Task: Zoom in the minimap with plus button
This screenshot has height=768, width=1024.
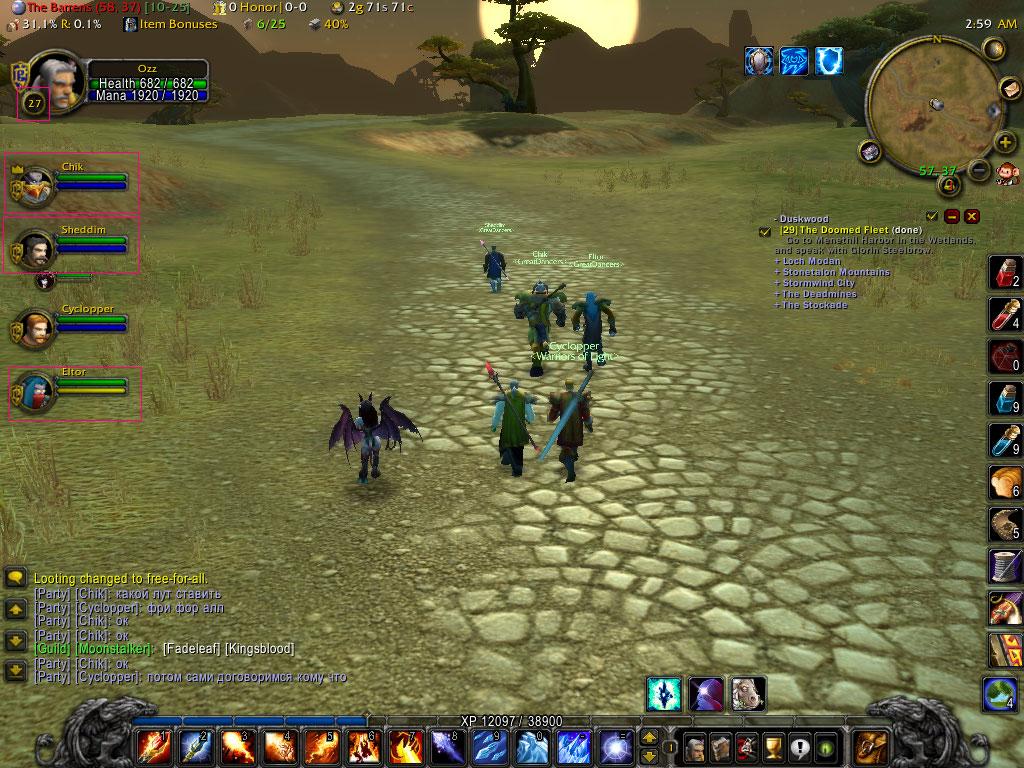Action: [1004, 142]
